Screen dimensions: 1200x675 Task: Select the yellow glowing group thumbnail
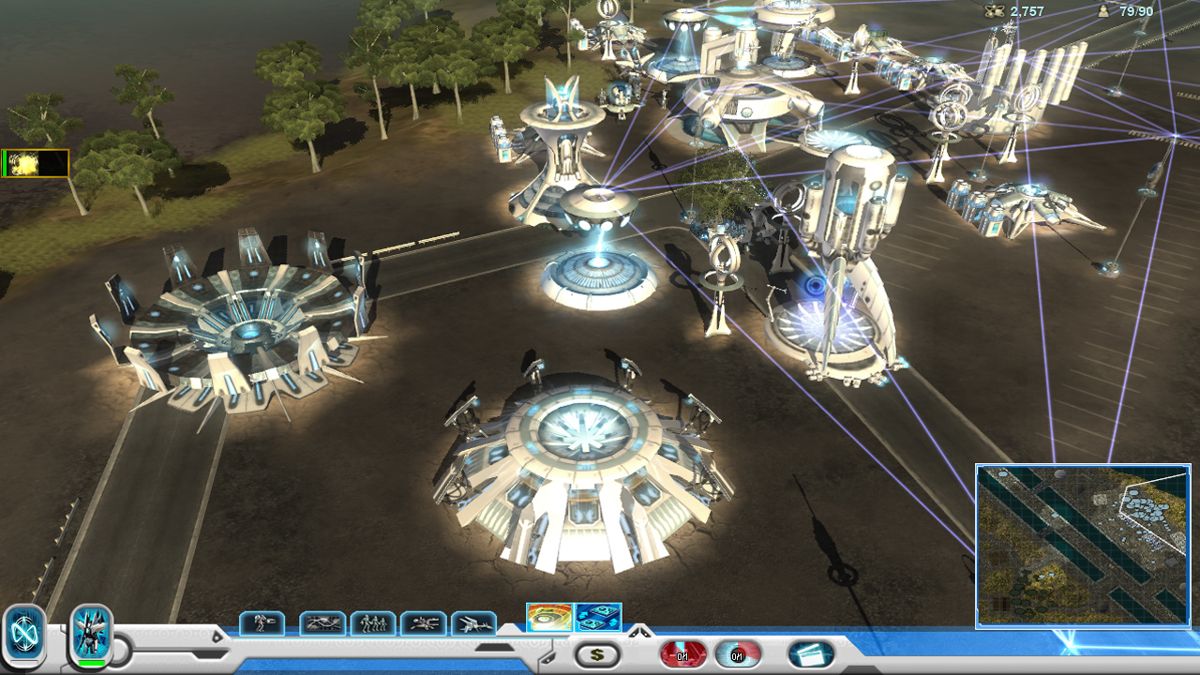(35, 163)
